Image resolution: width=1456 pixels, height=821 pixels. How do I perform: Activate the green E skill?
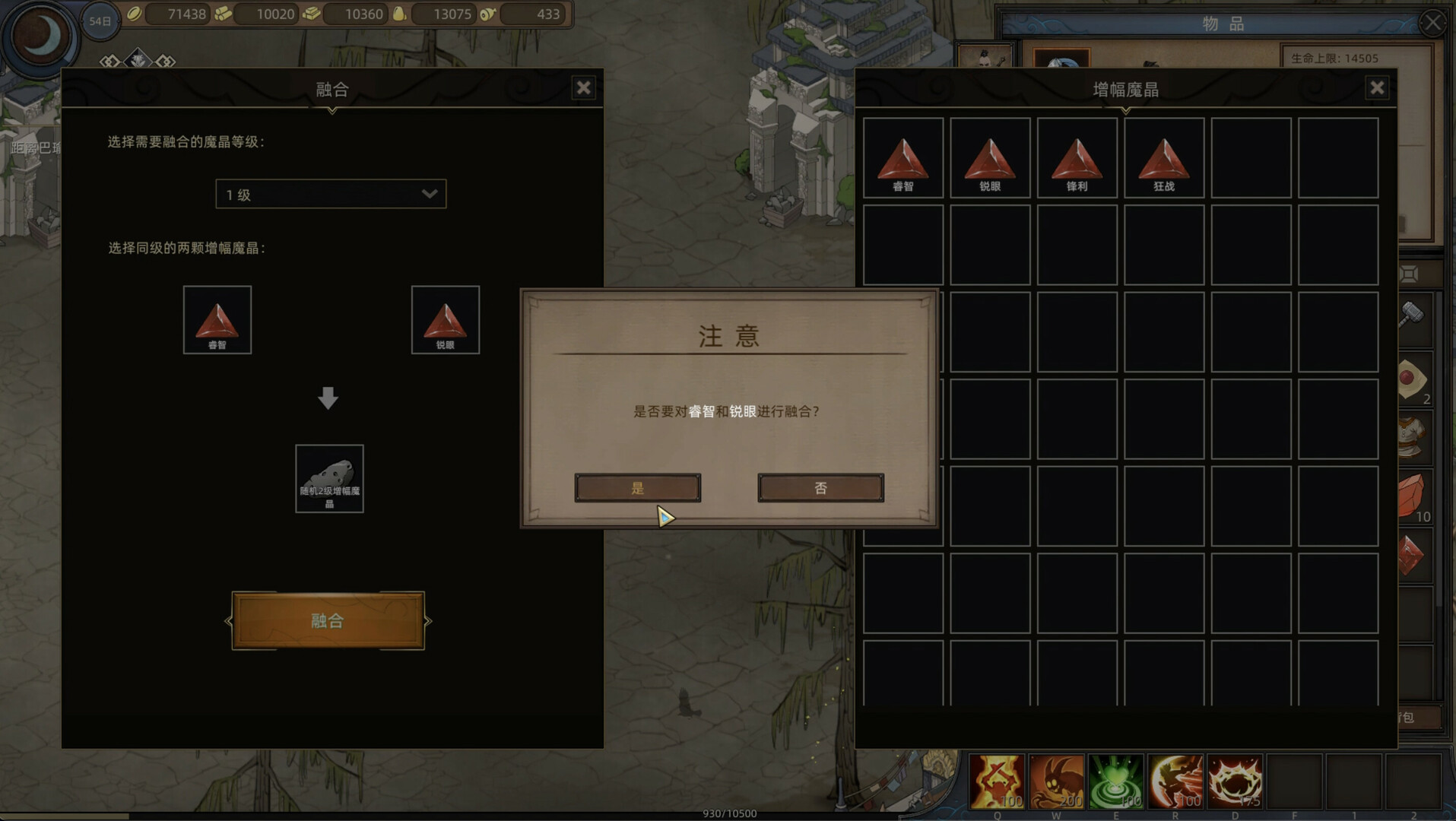1115,781
